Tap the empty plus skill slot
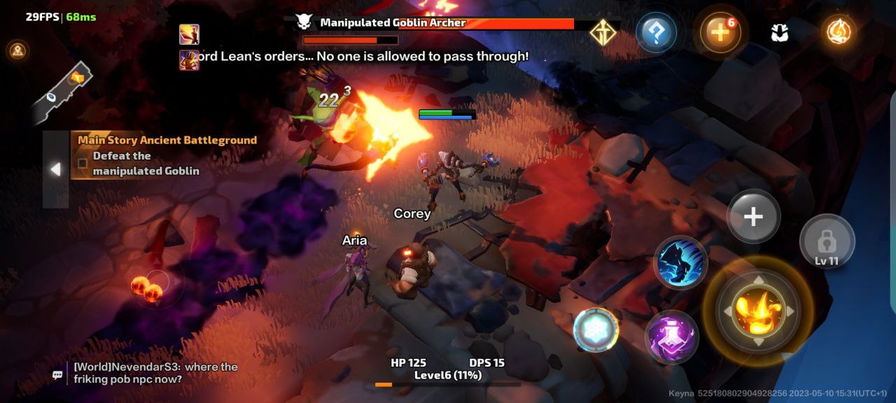896x403 pixels. 753,217
